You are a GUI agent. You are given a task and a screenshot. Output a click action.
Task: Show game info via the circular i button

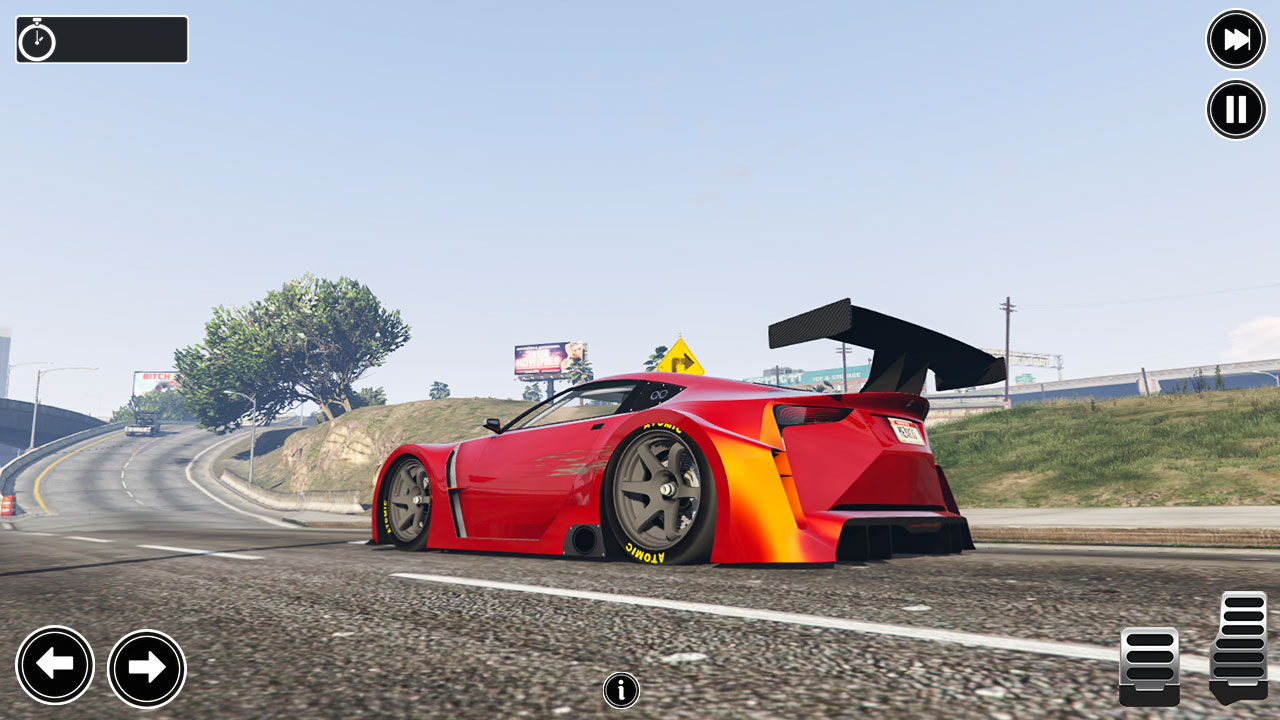pos(619,690)
